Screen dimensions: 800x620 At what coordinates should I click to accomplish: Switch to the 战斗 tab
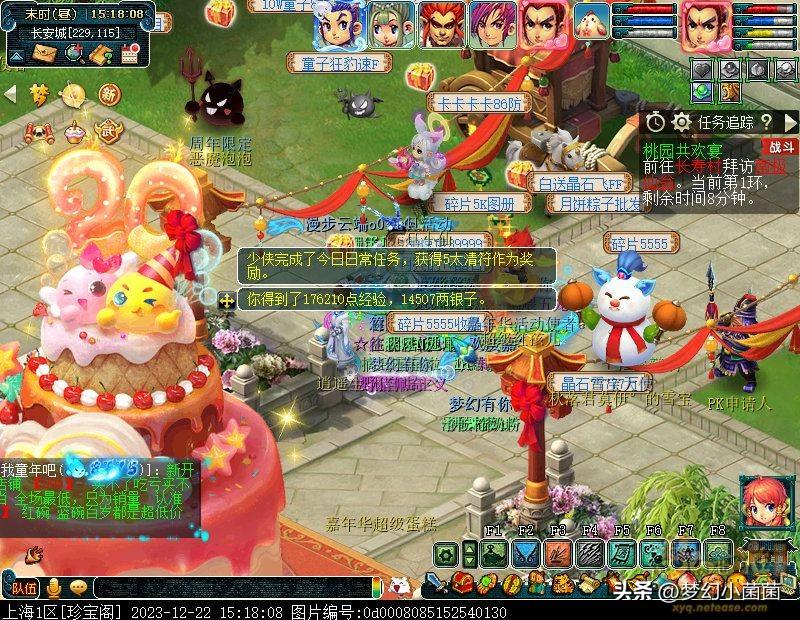coord(782,147)
